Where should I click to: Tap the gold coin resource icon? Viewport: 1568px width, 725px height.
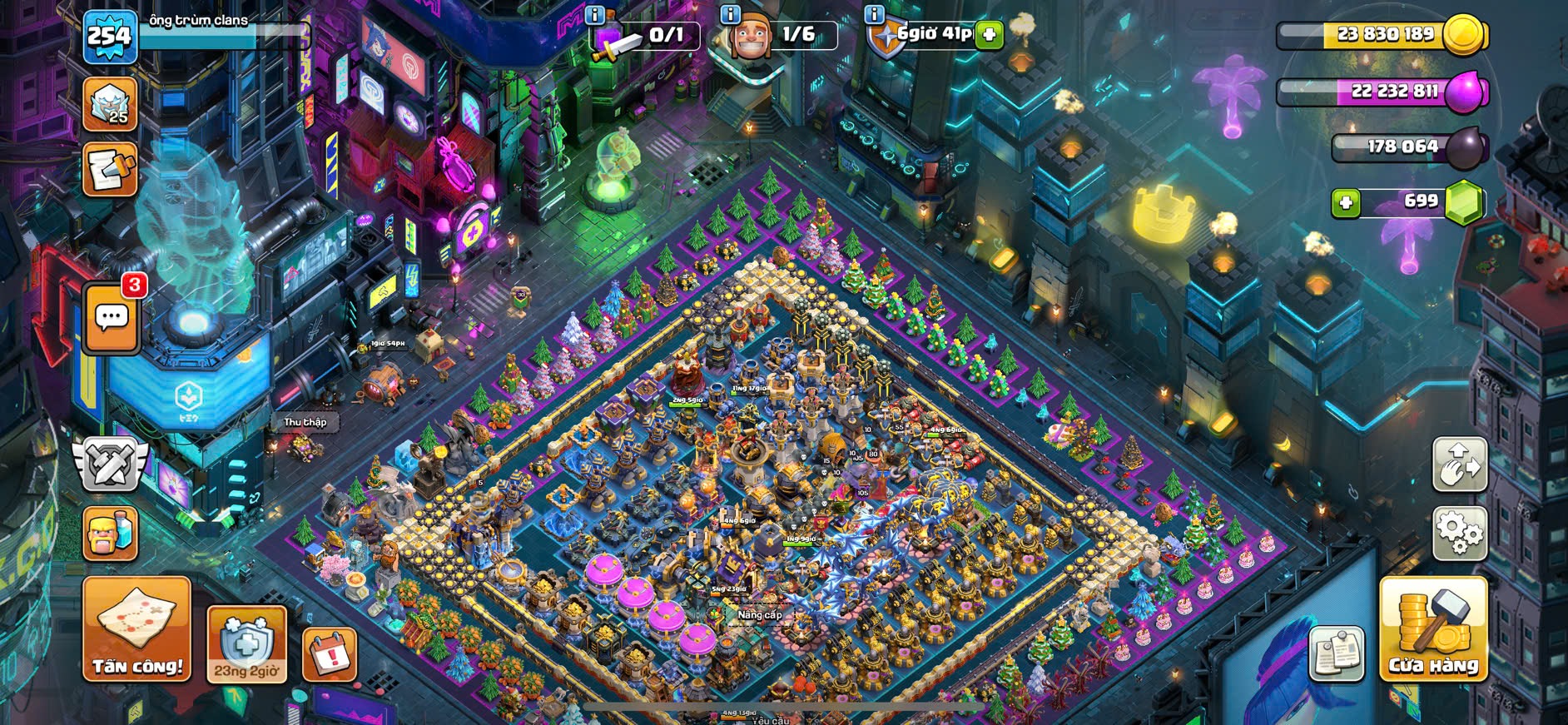1463,35
